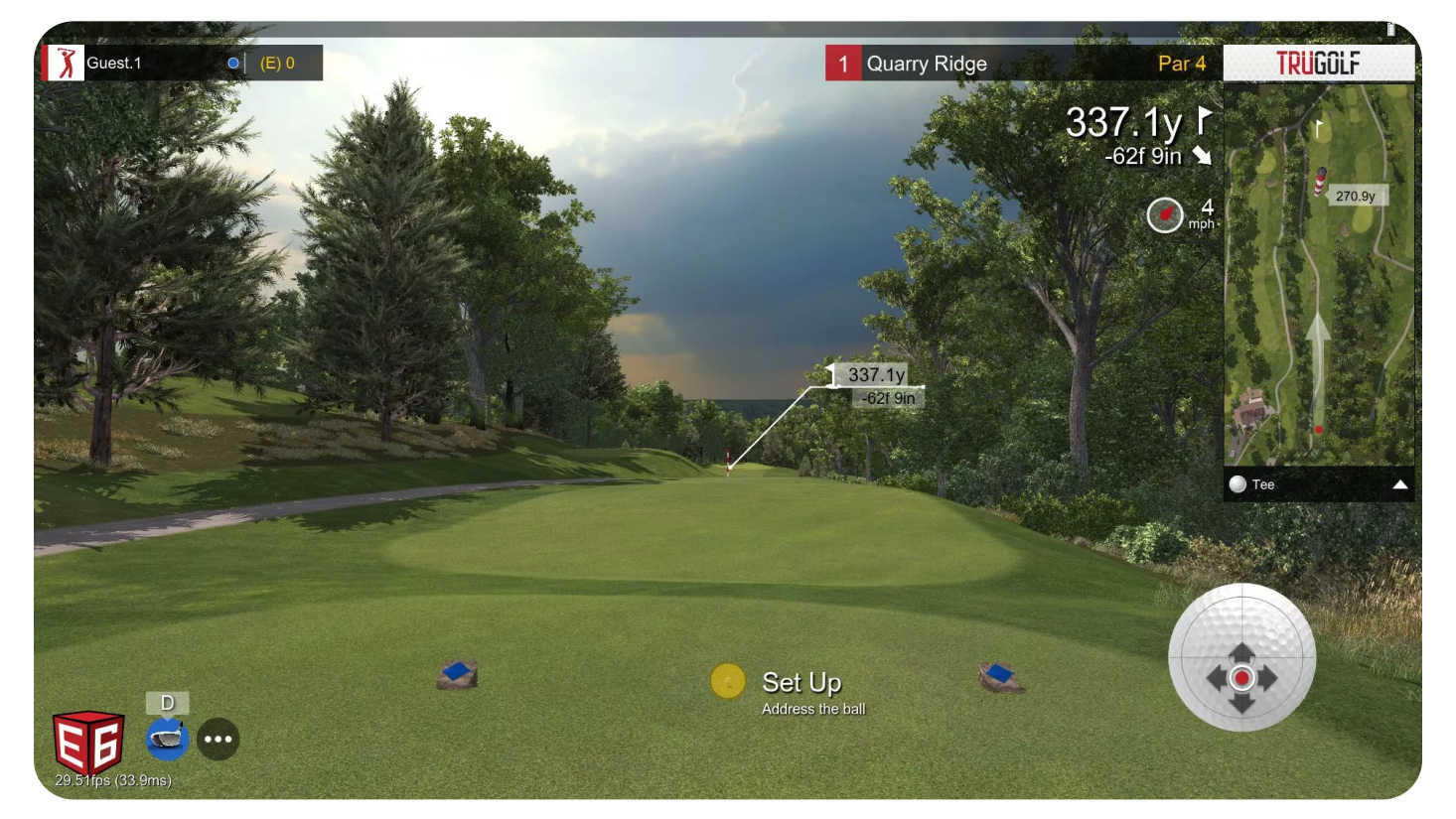The image size is (1456, 819).
Task: Nudge aim right with the right arrow
Action: pyautogui.click(x=1269, y=678)
